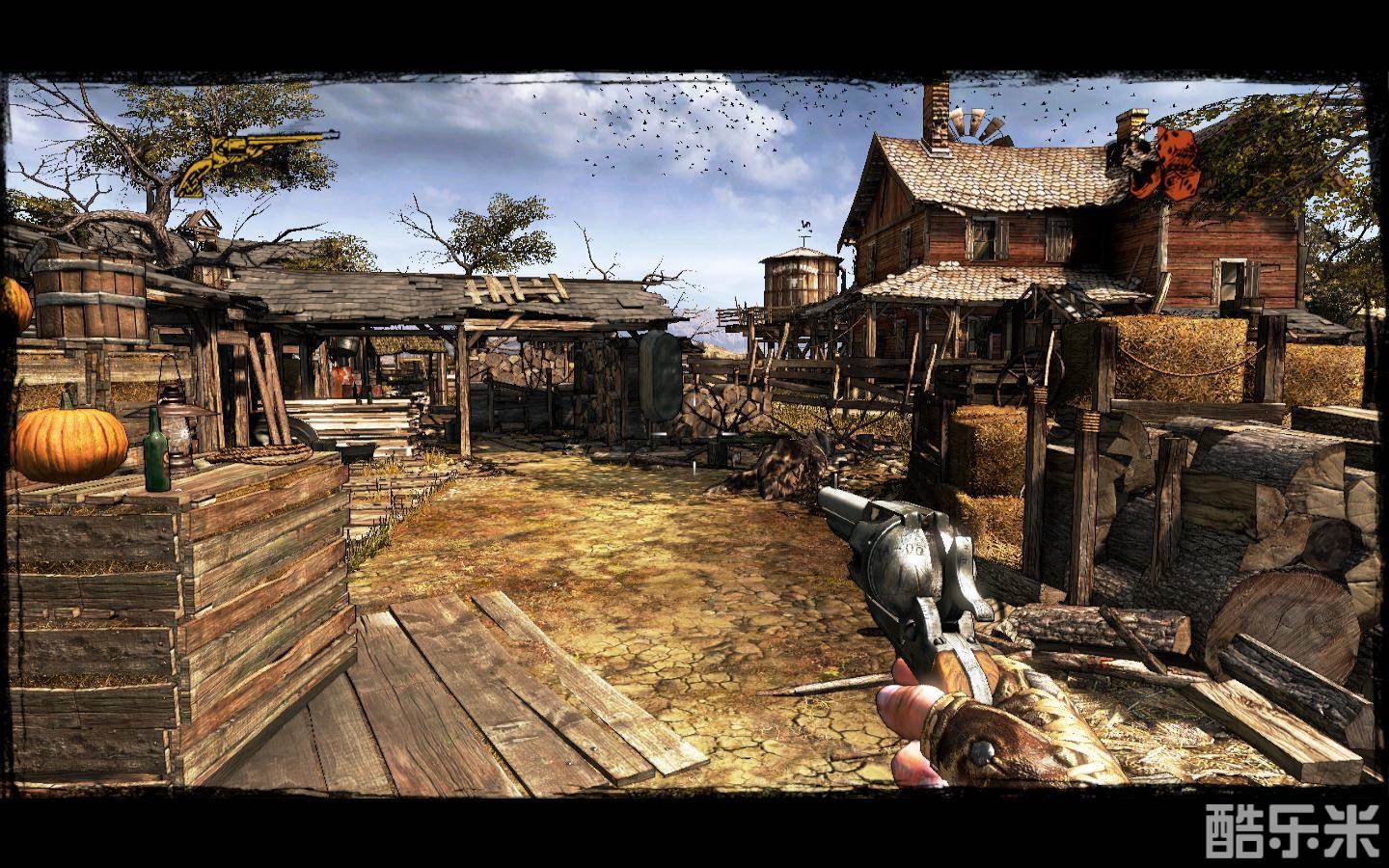Click the orange dice icon
Image resolution: width=1389 pixels, height=868 pixels.
point(1169,161)
